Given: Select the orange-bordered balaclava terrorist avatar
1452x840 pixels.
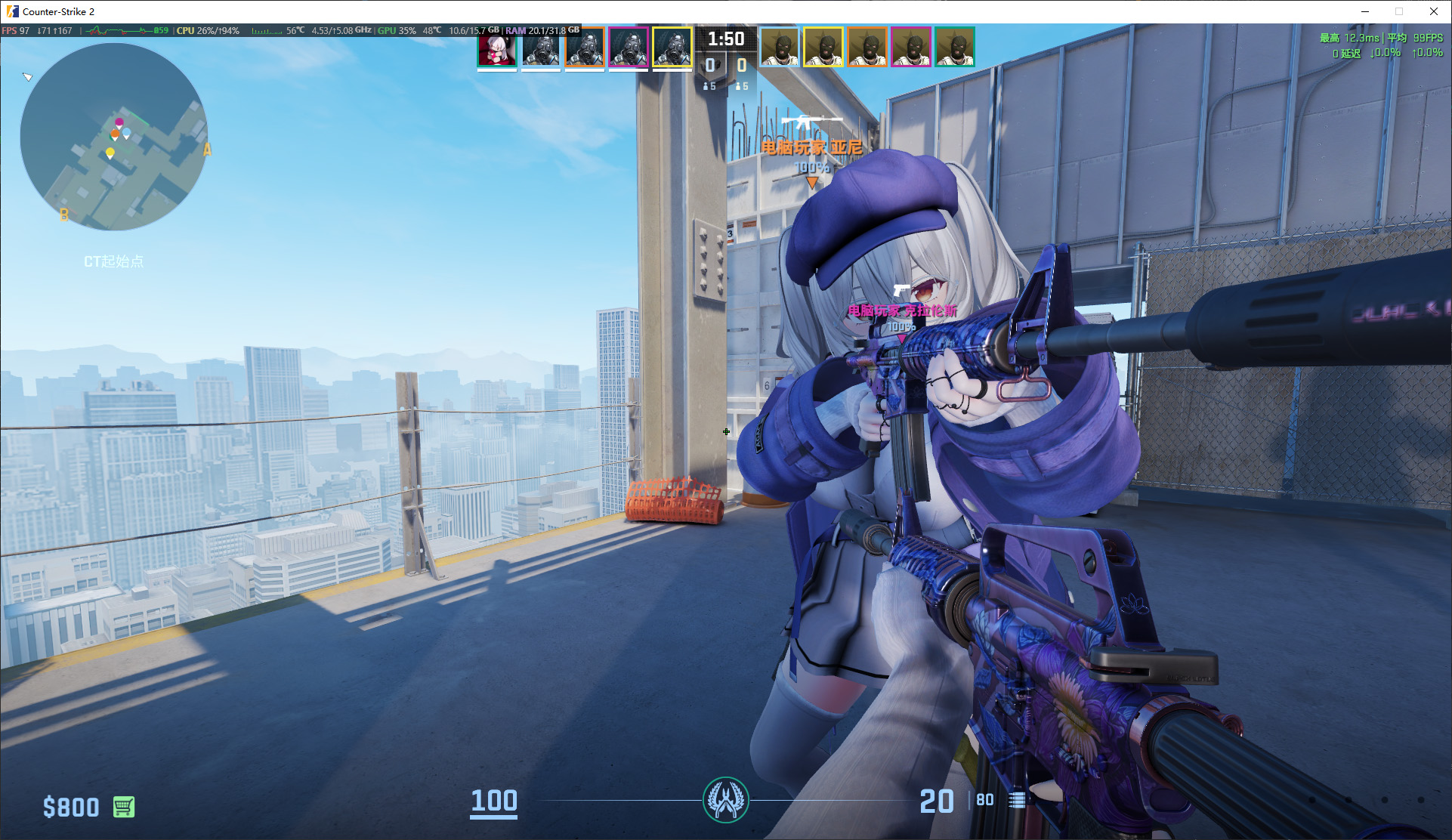Looking at the screenshot, I should pyautogui.click(x=867, y=48).
